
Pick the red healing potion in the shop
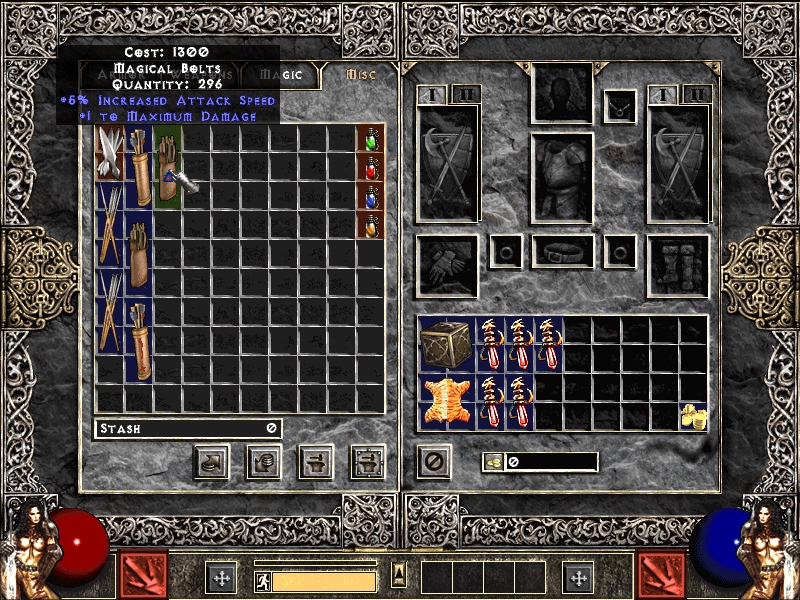pos(370,167)
